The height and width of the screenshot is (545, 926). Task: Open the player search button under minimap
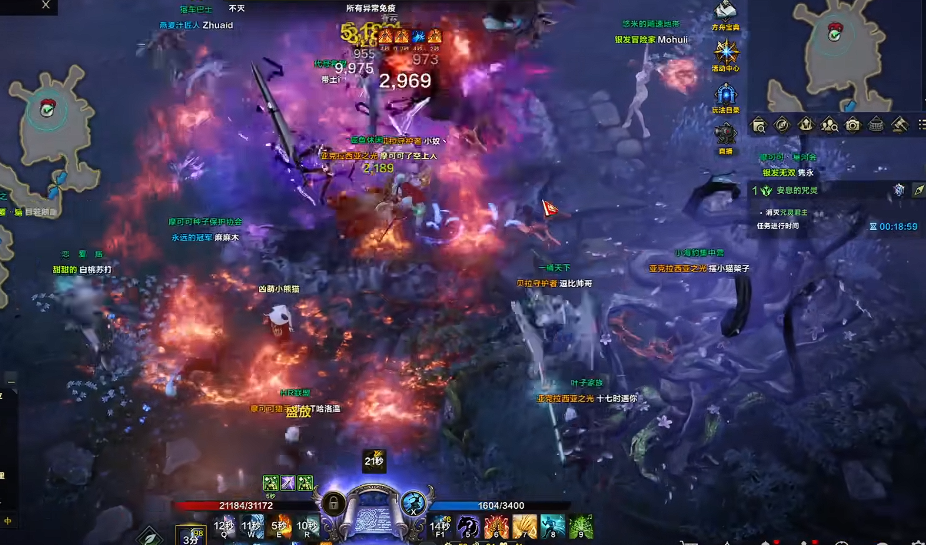[x=830, y=125]
